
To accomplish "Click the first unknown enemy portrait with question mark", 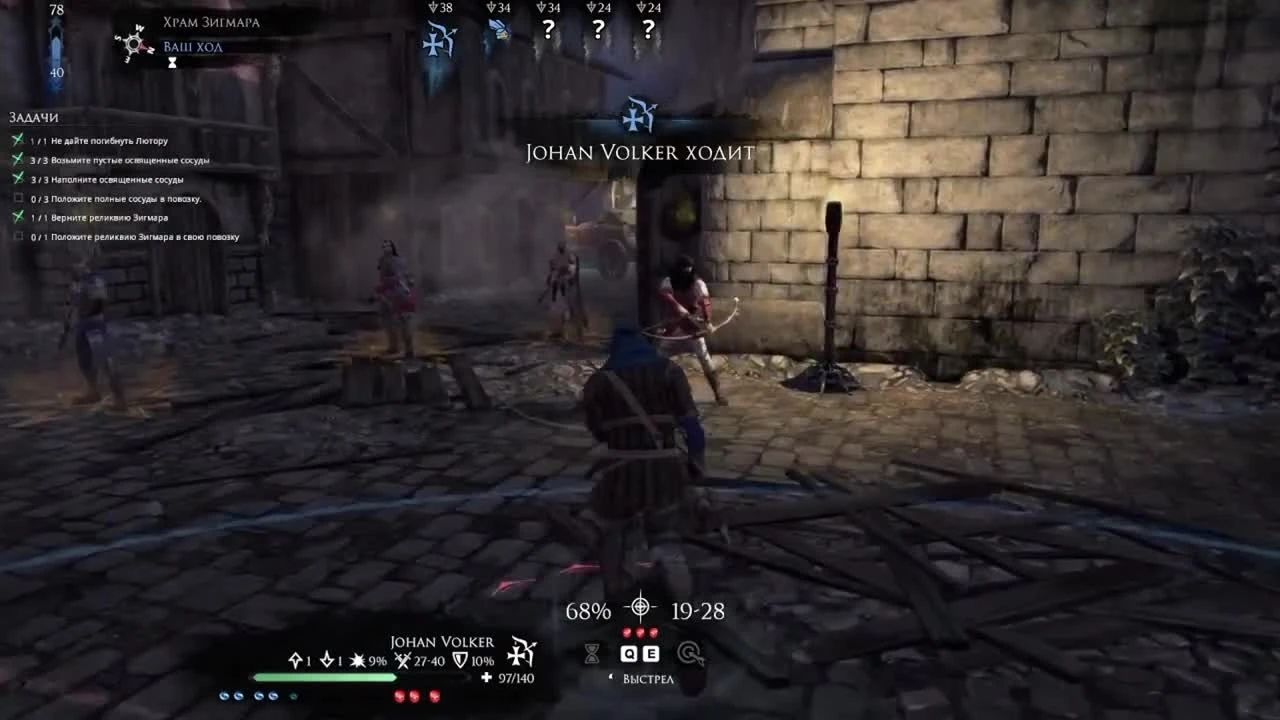I will tap(547, 30).
